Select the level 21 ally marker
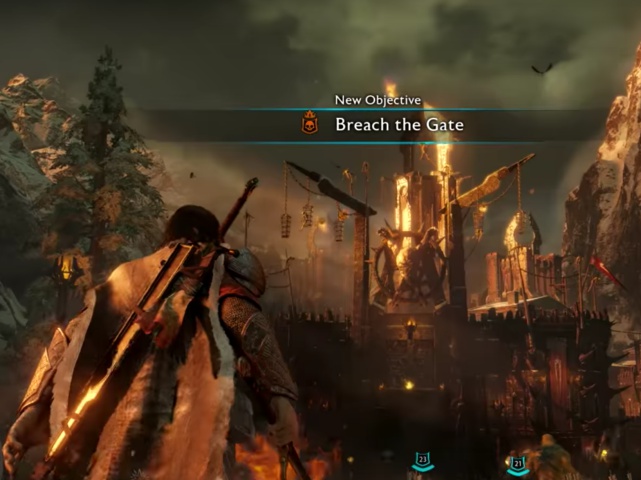 517,463
